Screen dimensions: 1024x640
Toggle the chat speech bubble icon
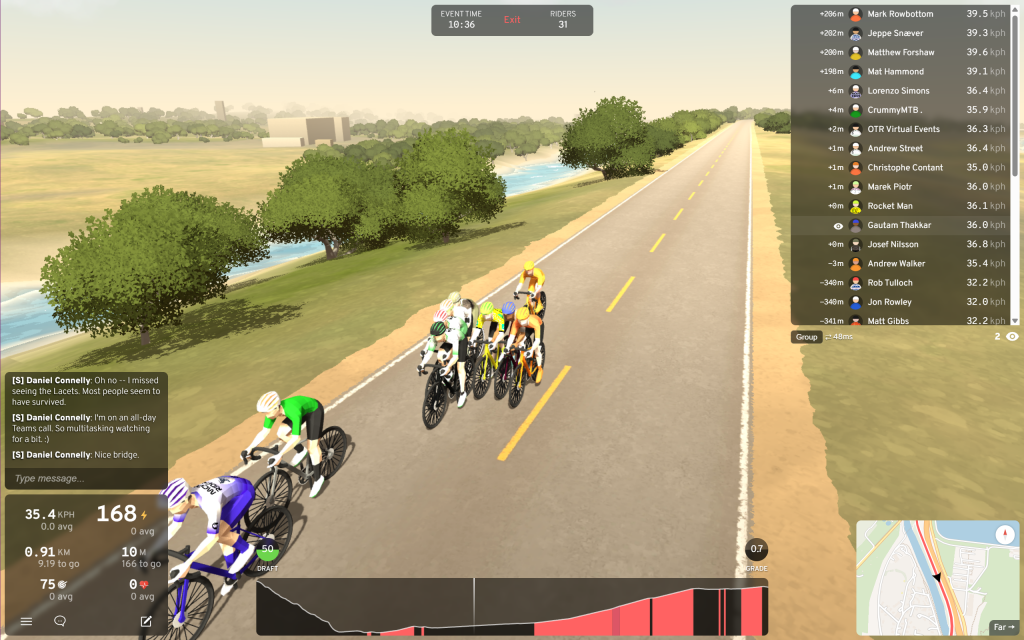click(x=60, y=621)
